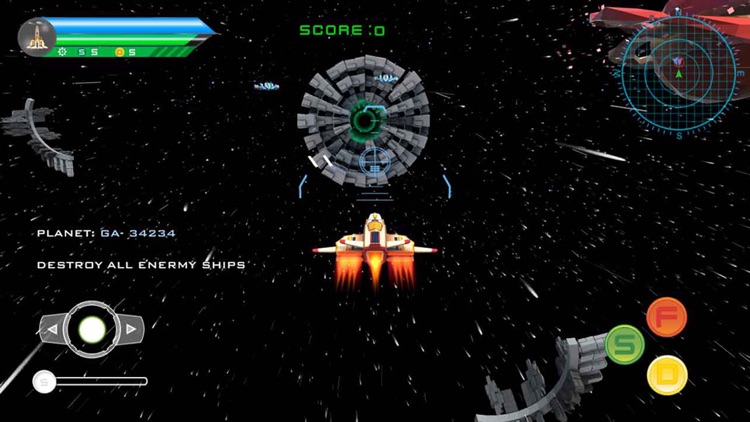Viewport: 750px width, 422px height.
Task: Steer right with the right arrow
Action: click(131, 327)
